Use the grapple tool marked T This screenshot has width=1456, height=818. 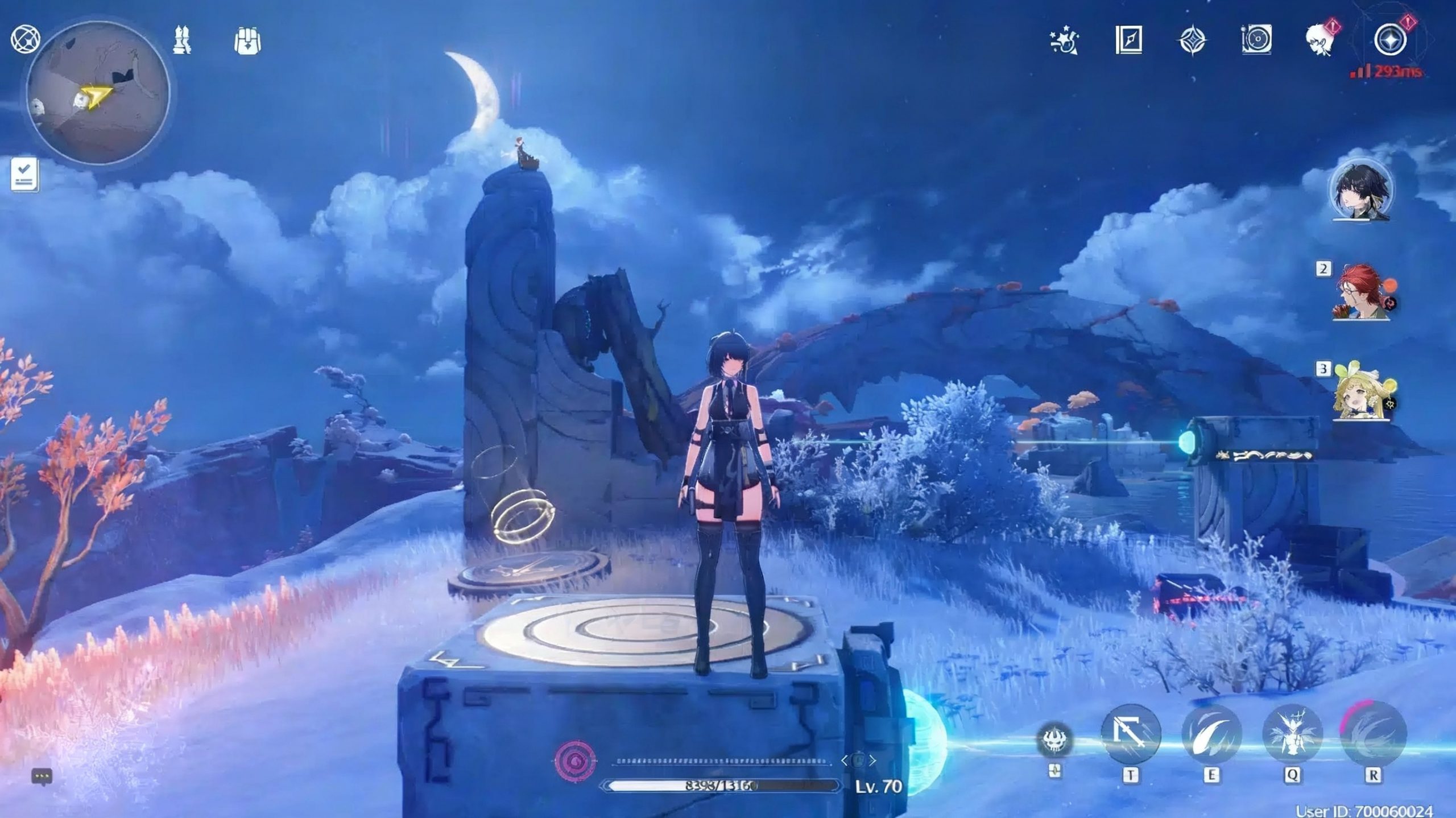click(1131, 735)
